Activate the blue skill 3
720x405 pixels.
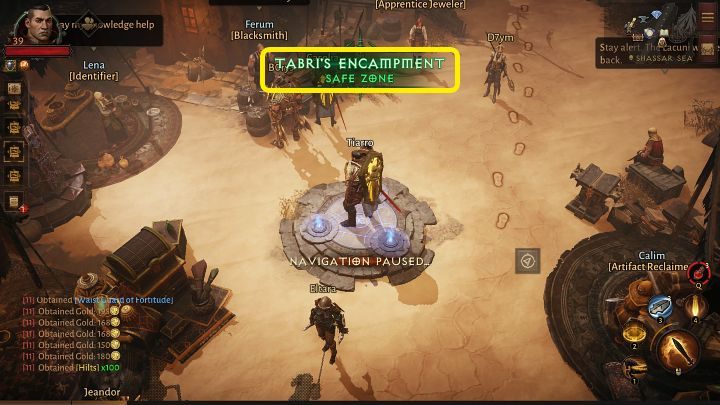click(x=659, y=307)
